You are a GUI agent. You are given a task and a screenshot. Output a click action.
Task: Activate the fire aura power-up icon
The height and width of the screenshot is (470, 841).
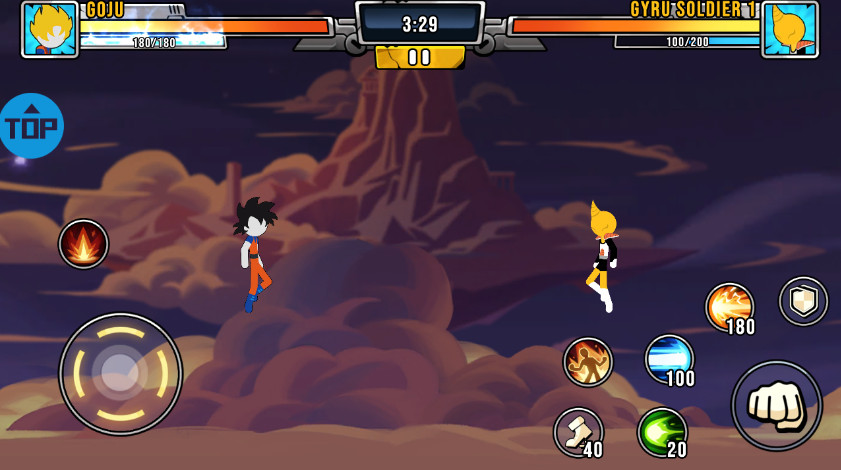click(x=83, y=244)
